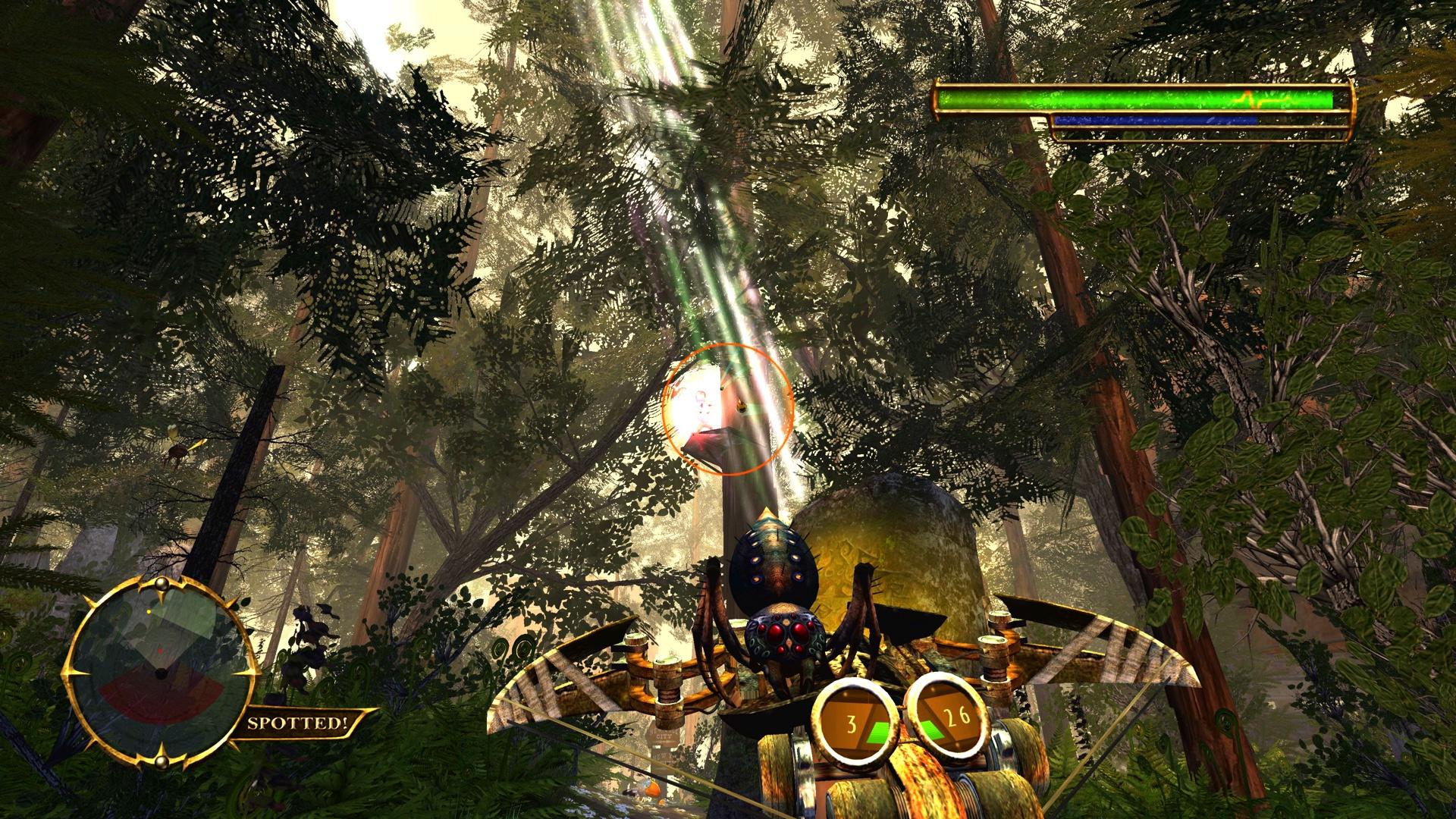Click the bottom knob on the radar ring
This screenshot has height=819, width=1456.
coord(161,761)
